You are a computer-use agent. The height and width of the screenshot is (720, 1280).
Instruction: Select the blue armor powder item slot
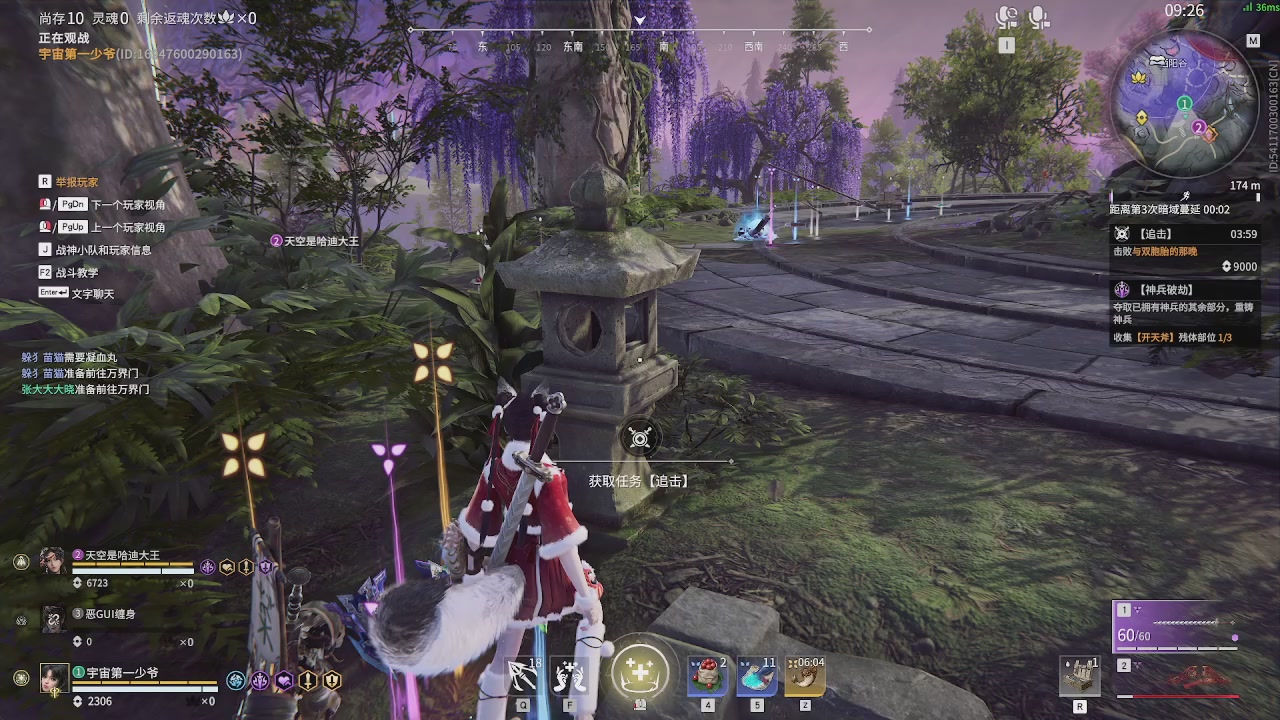pos(756,677)
